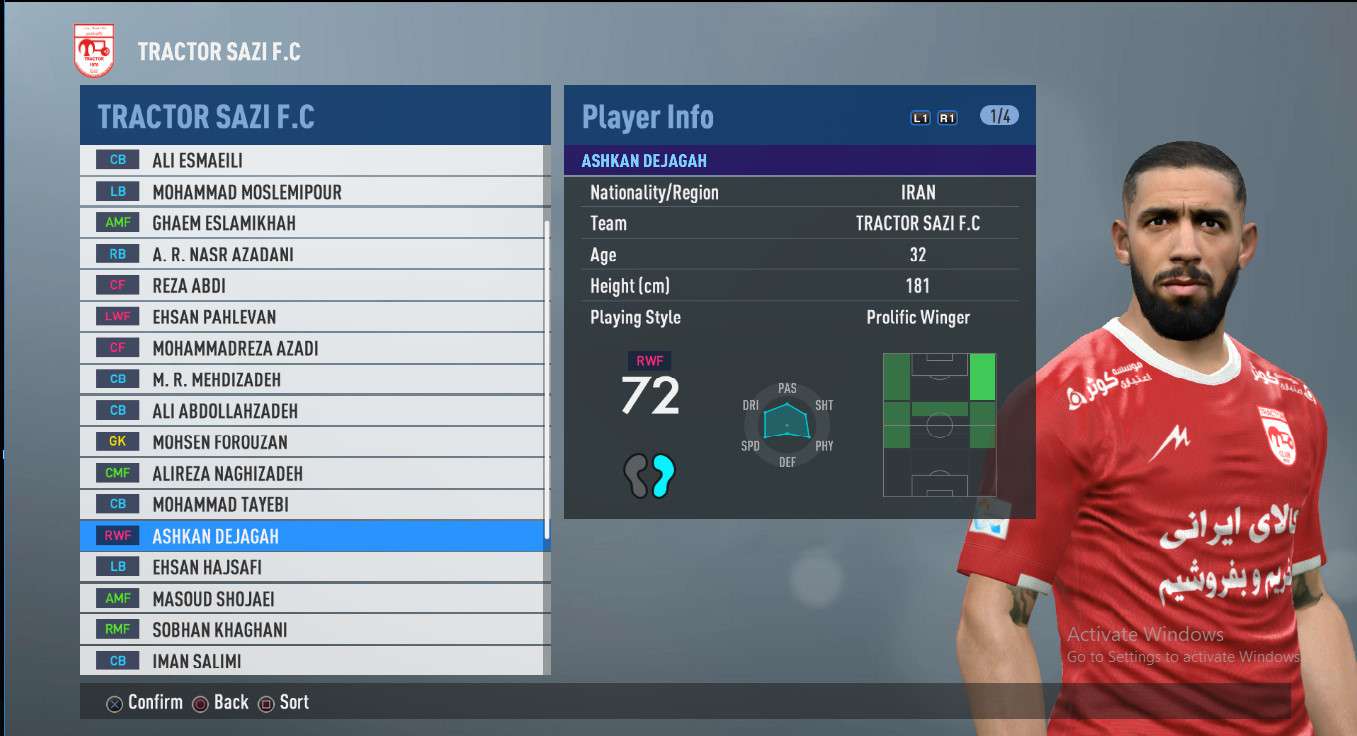
Task: Select Sobhan Khaghani entry
Action: (x=312, y=630)
